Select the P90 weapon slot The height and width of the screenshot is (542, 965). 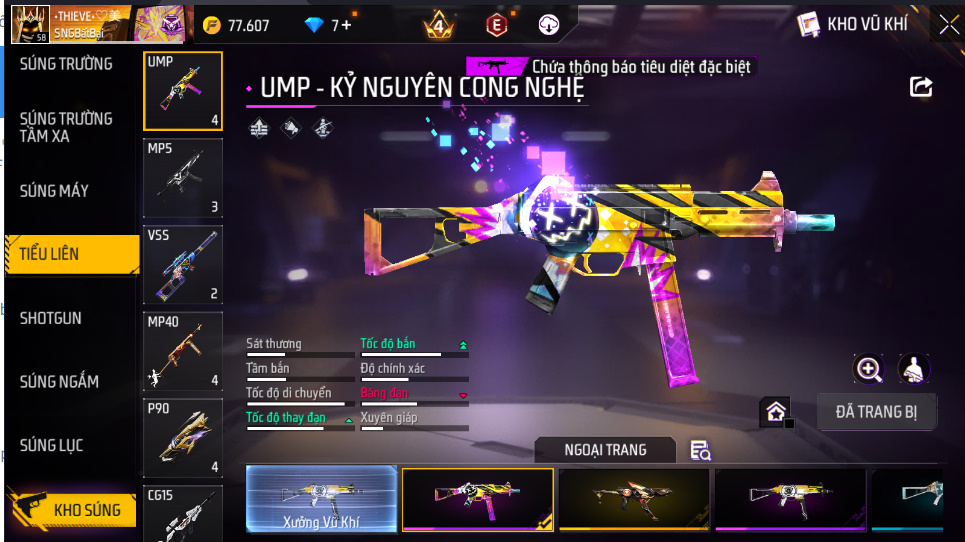[x=182, y=438]
